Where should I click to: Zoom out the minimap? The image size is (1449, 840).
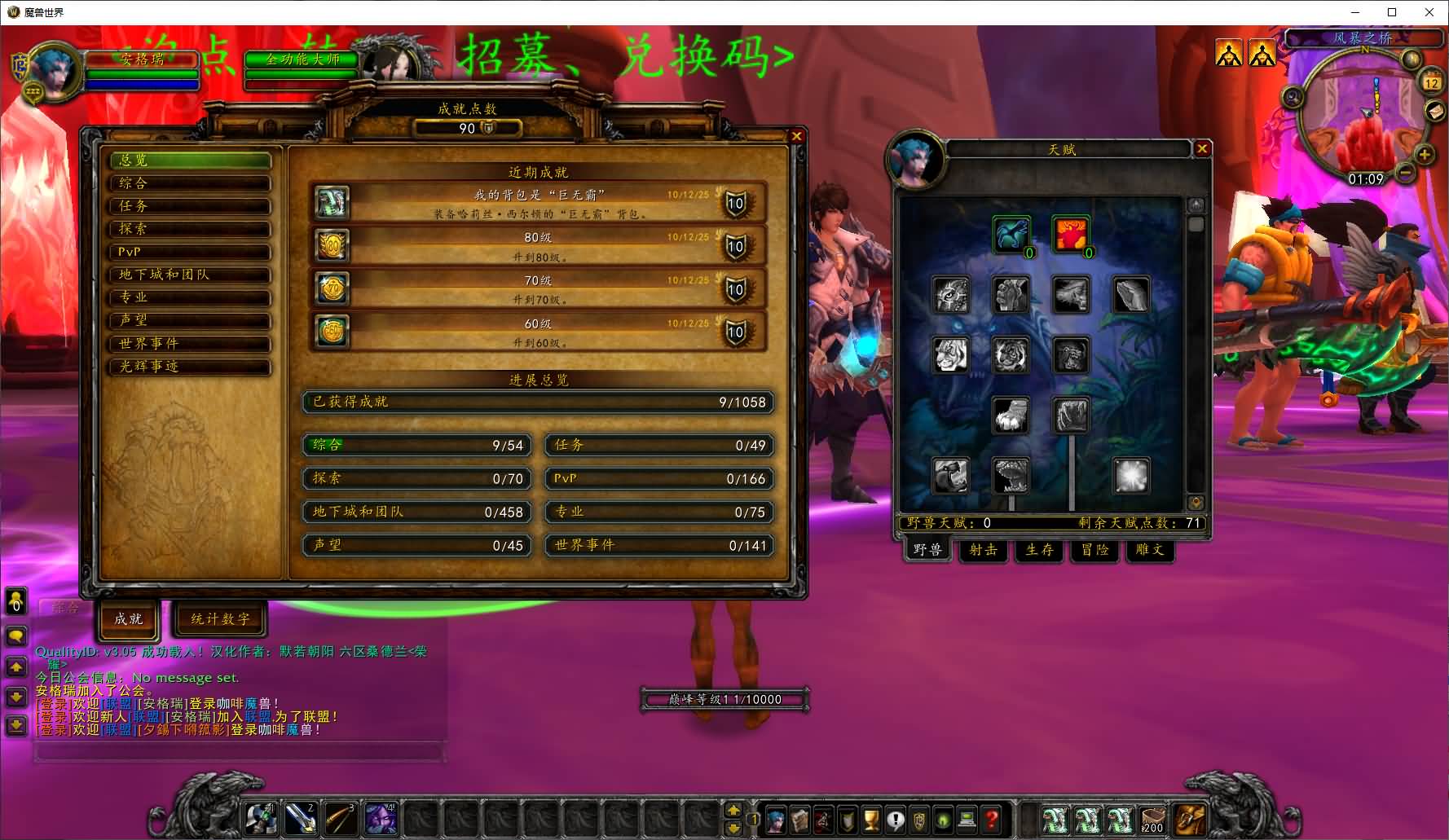[x=1405, y=173]
